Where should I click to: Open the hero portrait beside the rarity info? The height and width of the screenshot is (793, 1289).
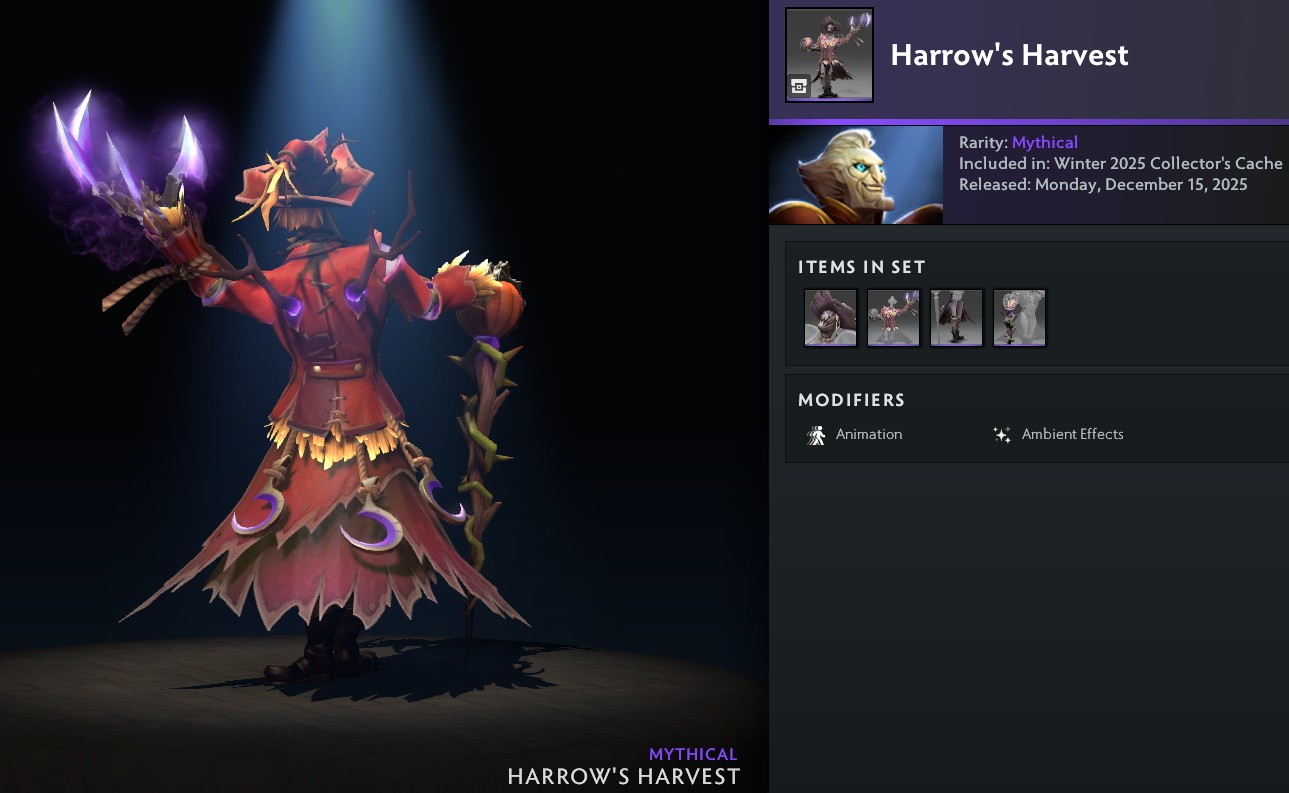coord(856,175)
